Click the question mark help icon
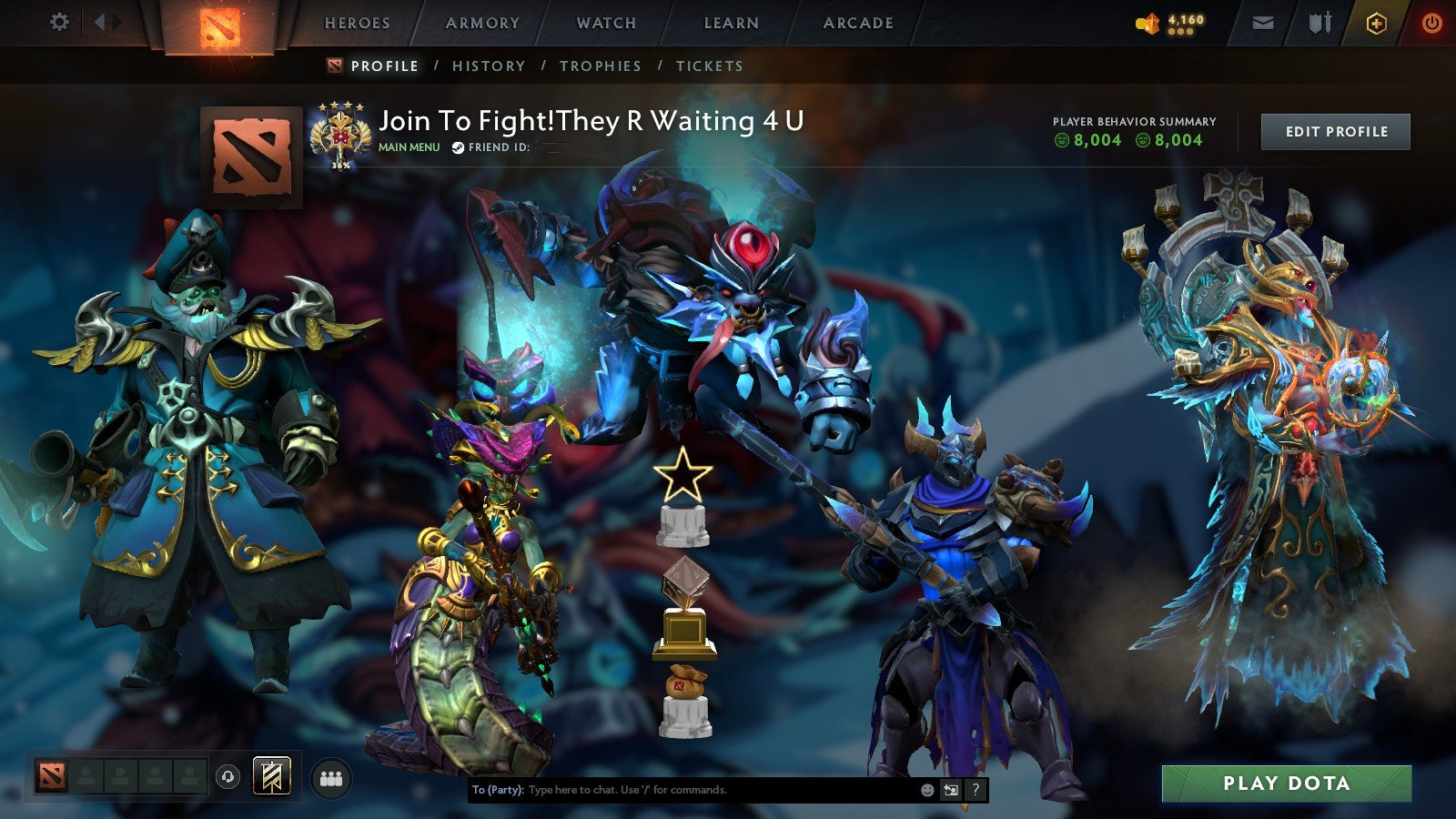The height and width of the screenshot is (819, 1456). pyautogui.click(x=976, y=791)
